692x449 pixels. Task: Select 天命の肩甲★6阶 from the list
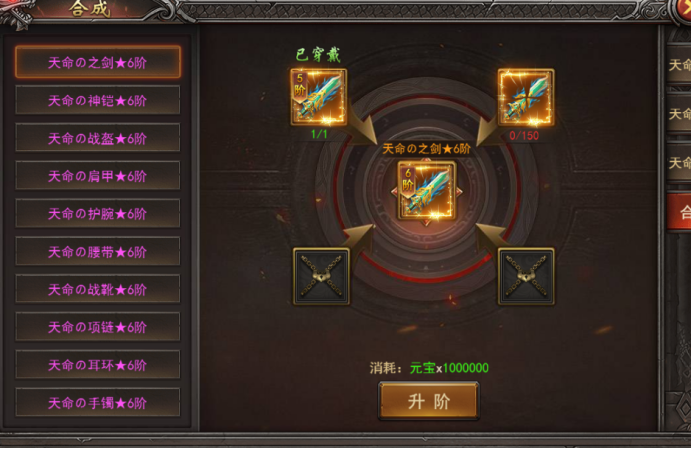tap(98, 176)
